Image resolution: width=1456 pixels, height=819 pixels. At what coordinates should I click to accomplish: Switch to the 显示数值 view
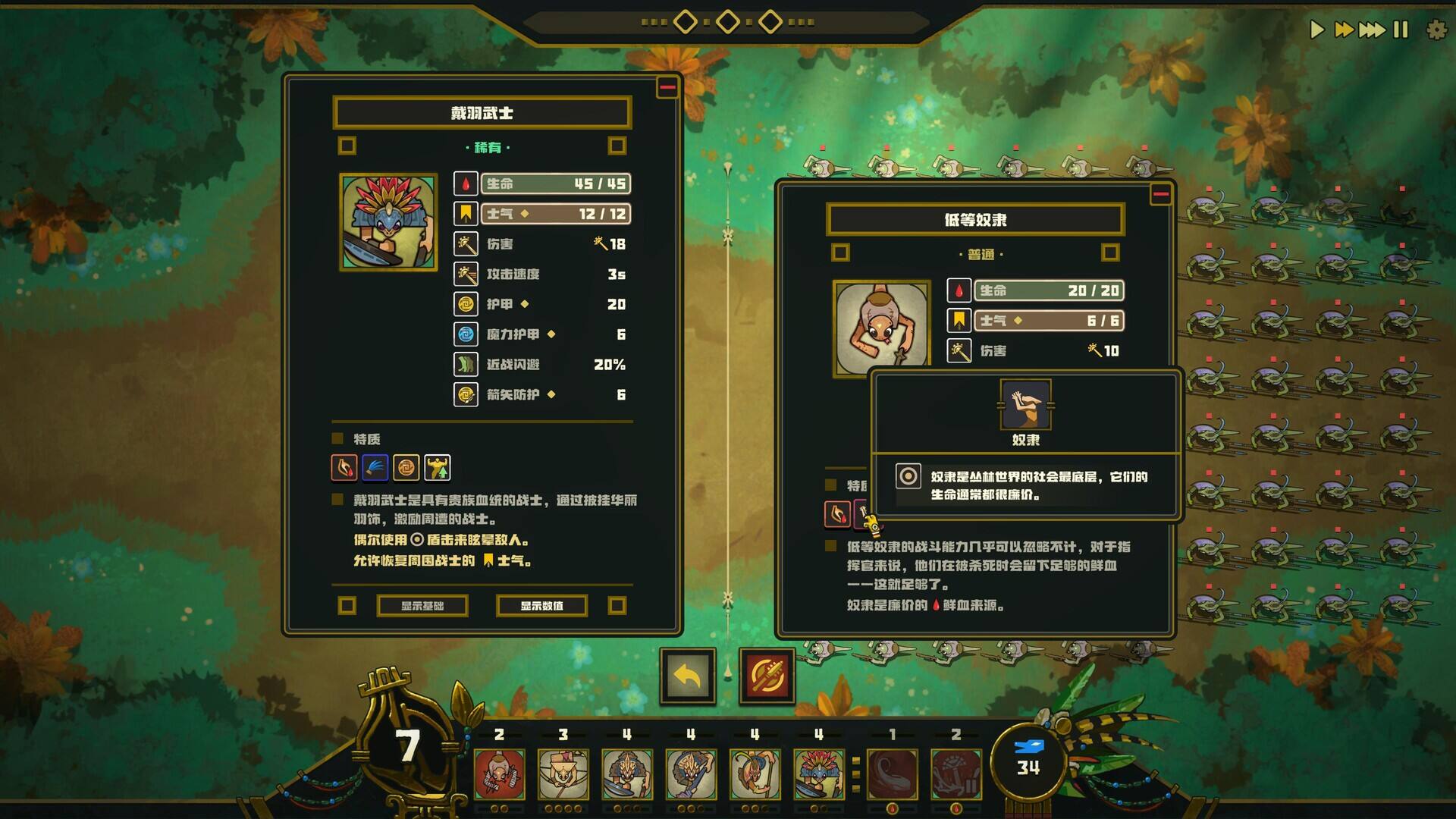541,606
